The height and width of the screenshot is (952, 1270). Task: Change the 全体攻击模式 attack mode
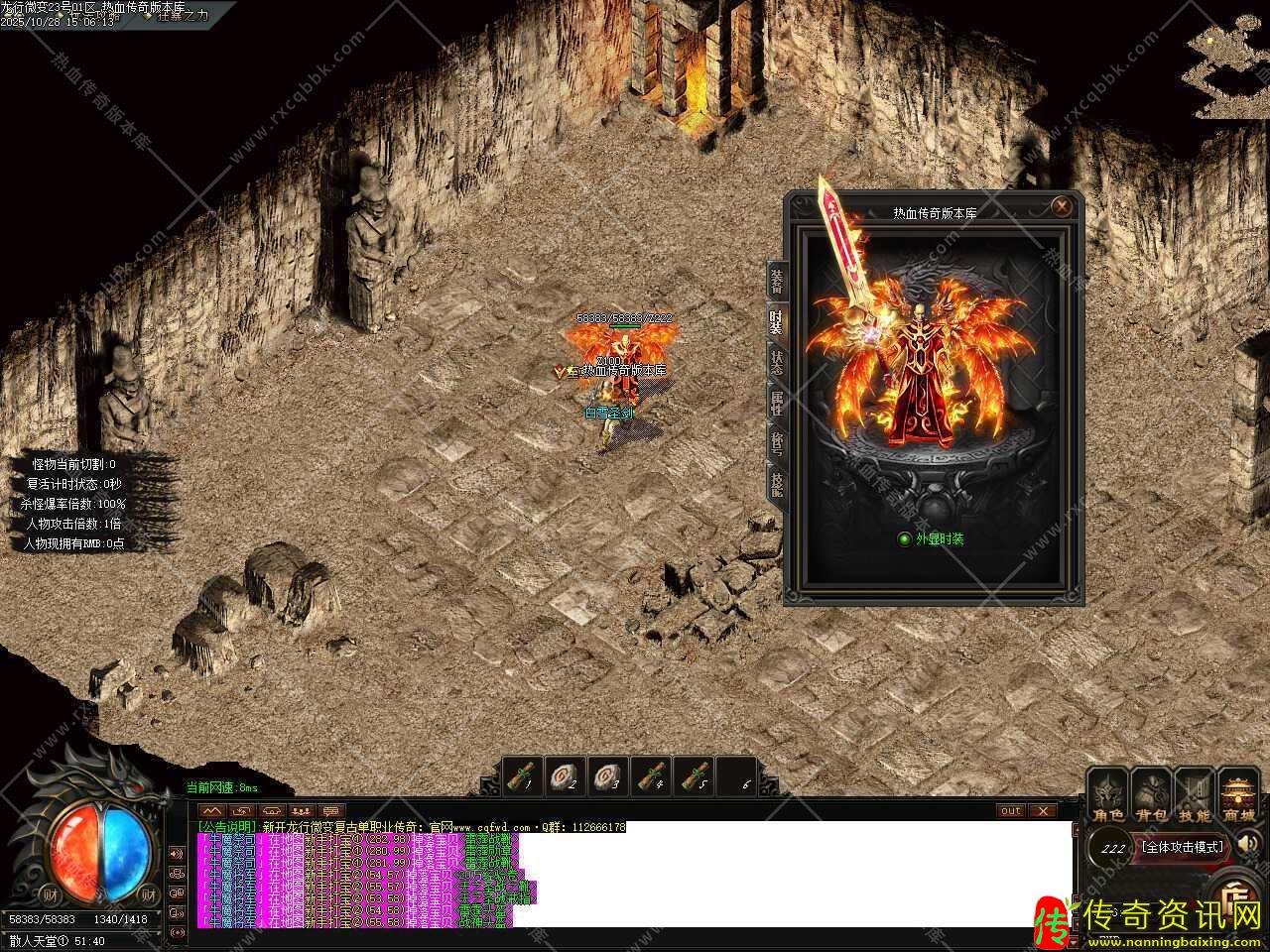click(x=1183, y=847)
